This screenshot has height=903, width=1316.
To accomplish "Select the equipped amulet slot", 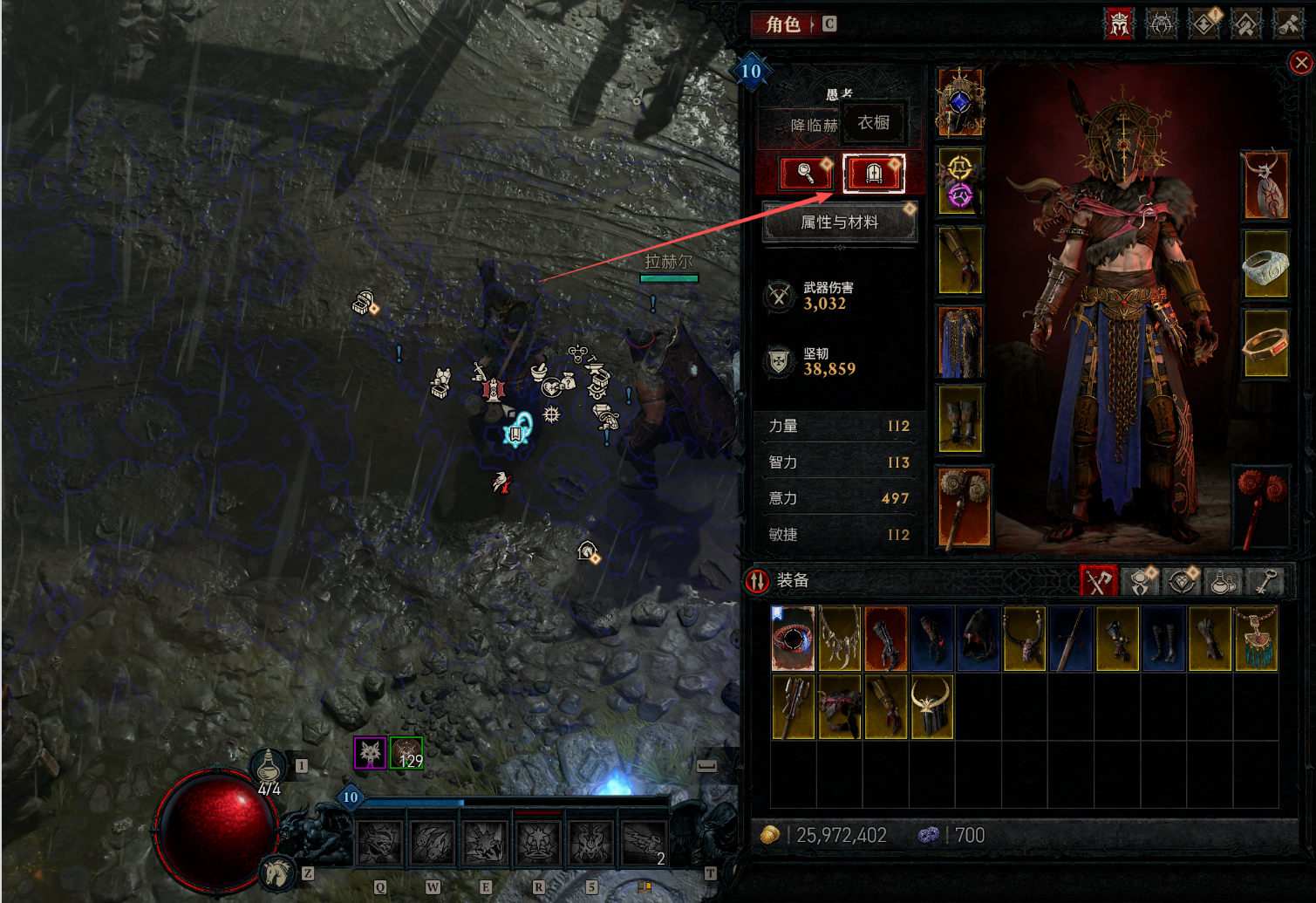I will tap(1265, 185).
